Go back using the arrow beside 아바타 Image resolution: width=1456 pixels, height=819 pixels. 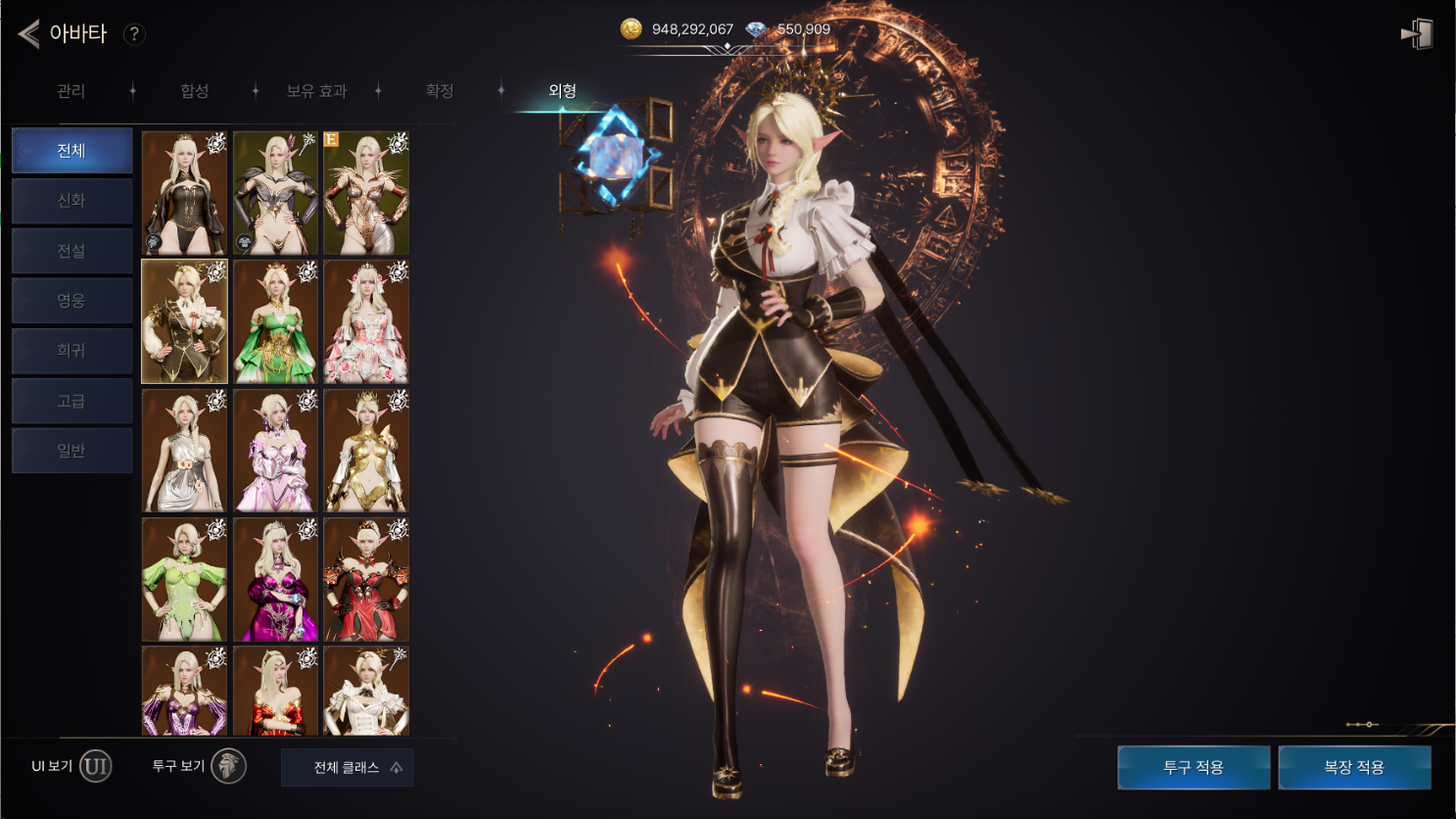click(x=28, y=34)
